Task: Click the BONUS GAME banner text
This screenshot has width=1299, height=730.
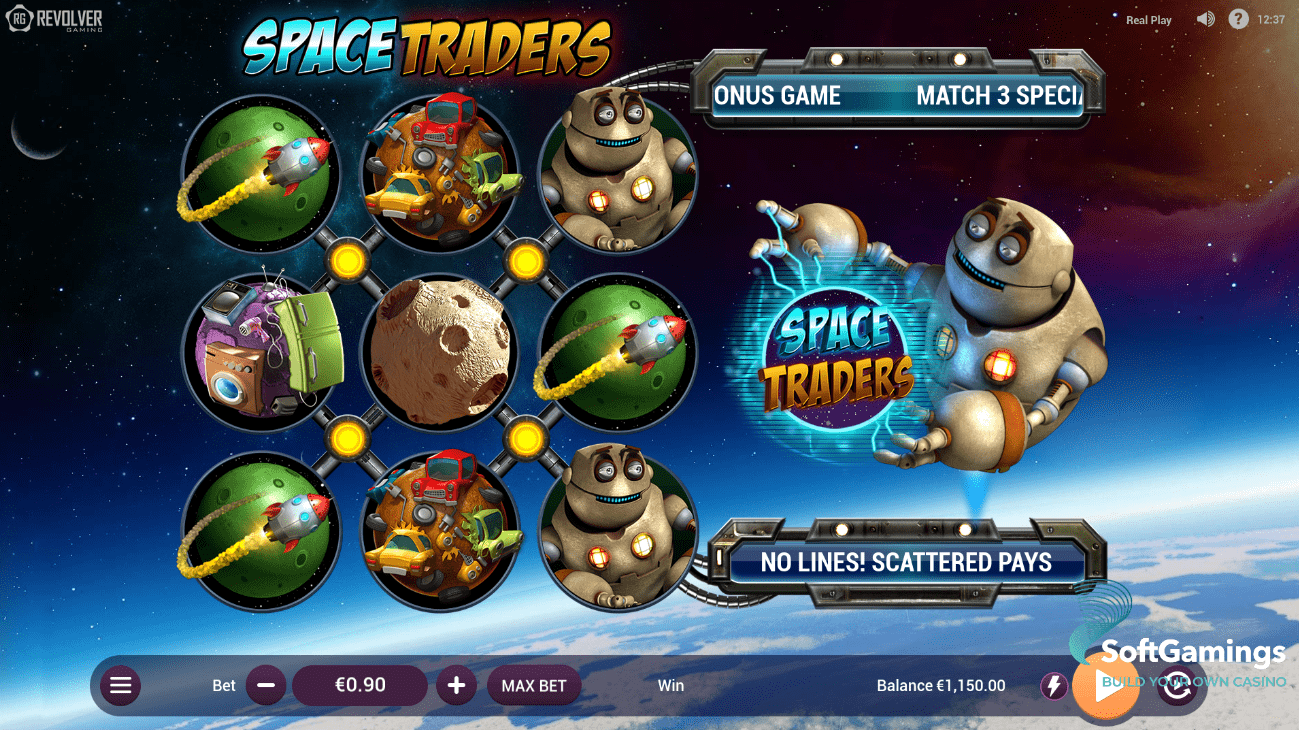Action: point(779,95)
